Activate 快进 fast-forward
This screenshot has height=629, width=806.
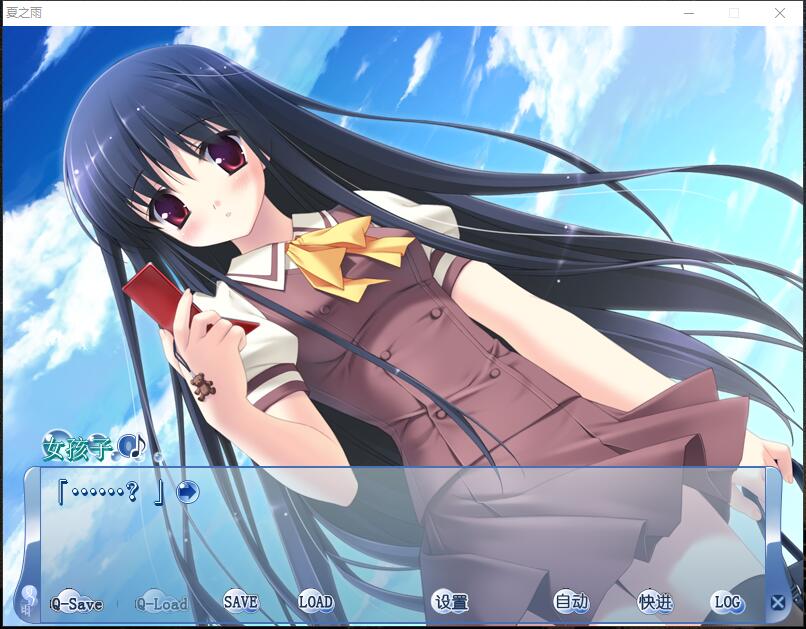click(655, 602)
